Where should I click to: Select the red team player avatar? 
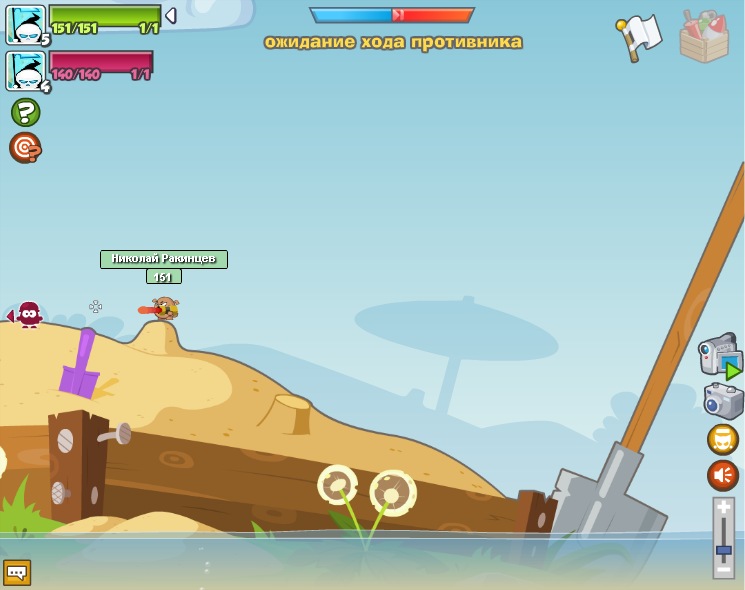click(x=25, y=71)
